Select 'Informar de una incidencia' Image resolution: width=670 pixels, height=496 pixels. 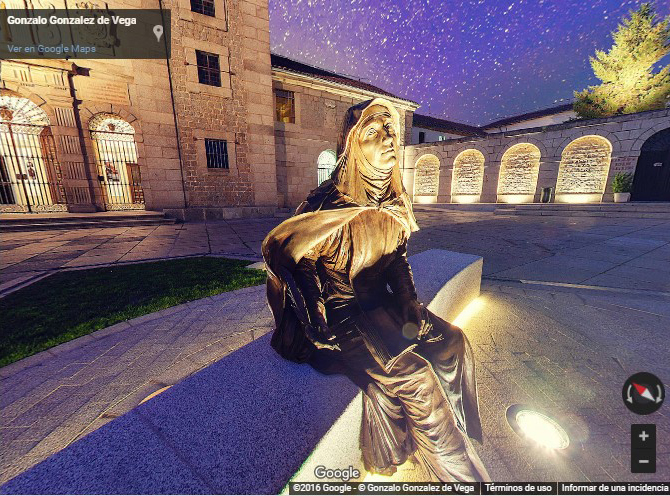point(613,489)
